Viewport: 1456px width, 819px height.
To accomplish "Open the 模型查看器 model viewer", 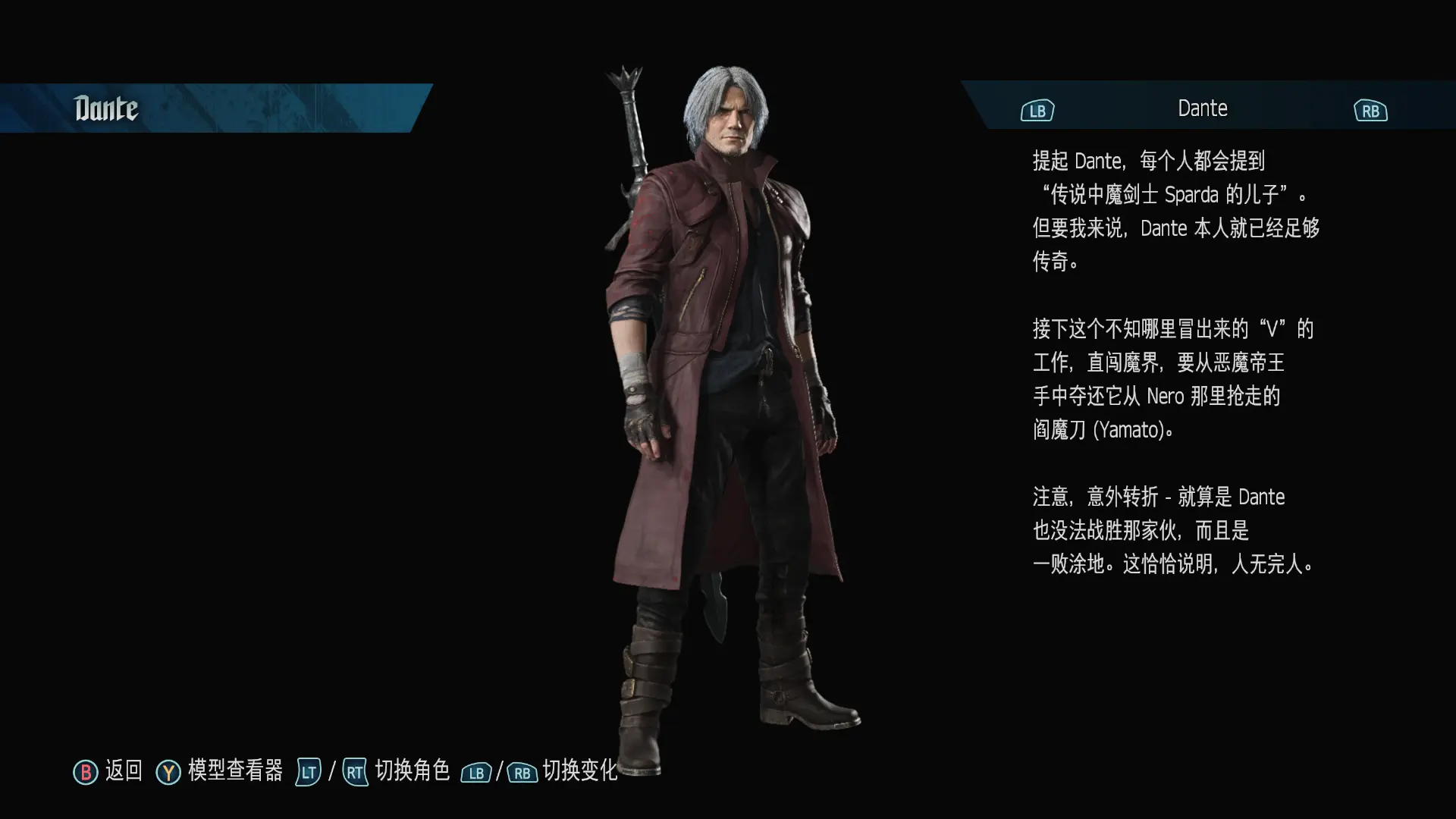I will point(220,771).
